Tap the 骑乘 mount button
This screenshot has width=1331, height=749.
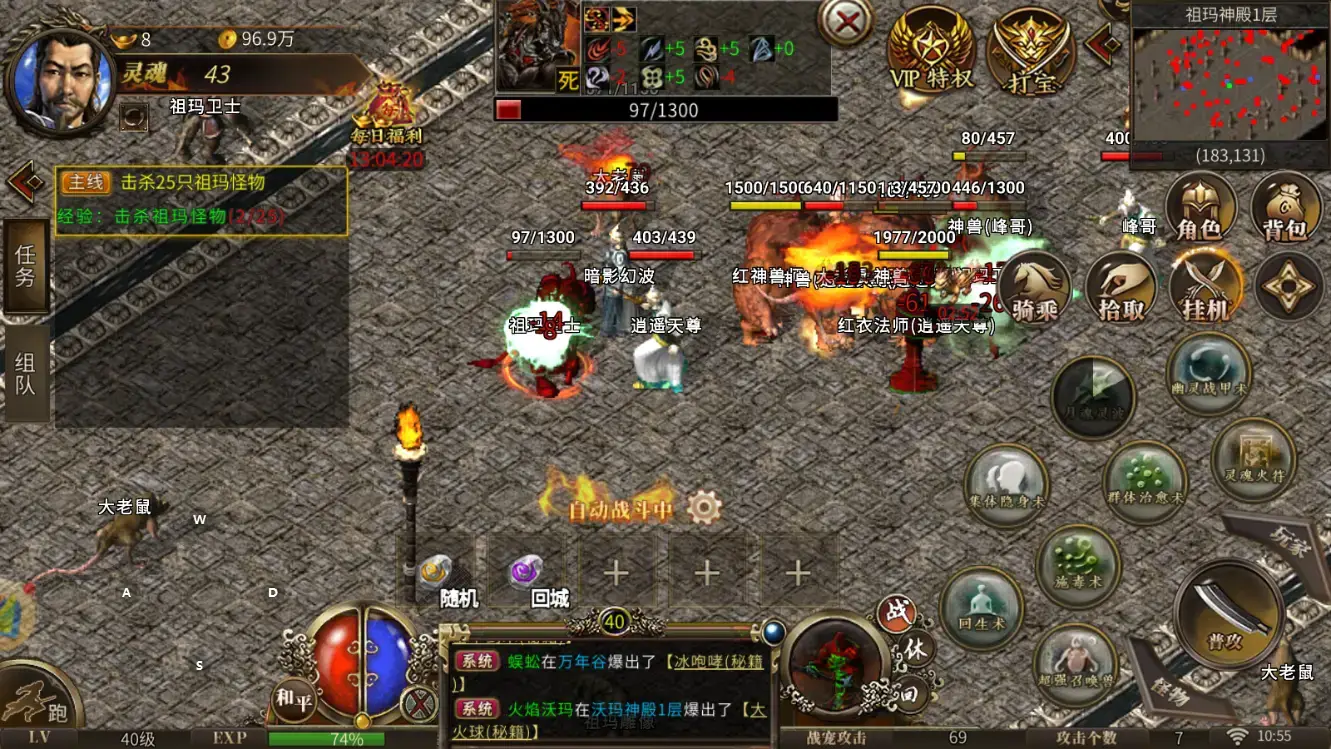tap(1035, 288)
